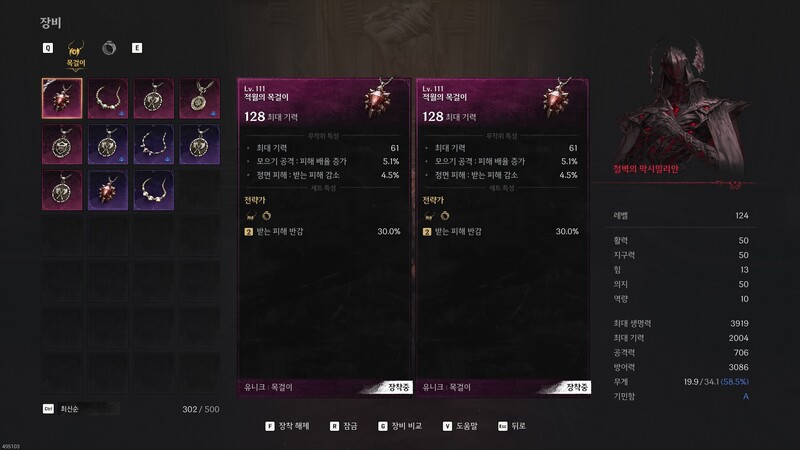Choose the spiked chain necklace slot
The image size is (800, 450).
[153, 145]
